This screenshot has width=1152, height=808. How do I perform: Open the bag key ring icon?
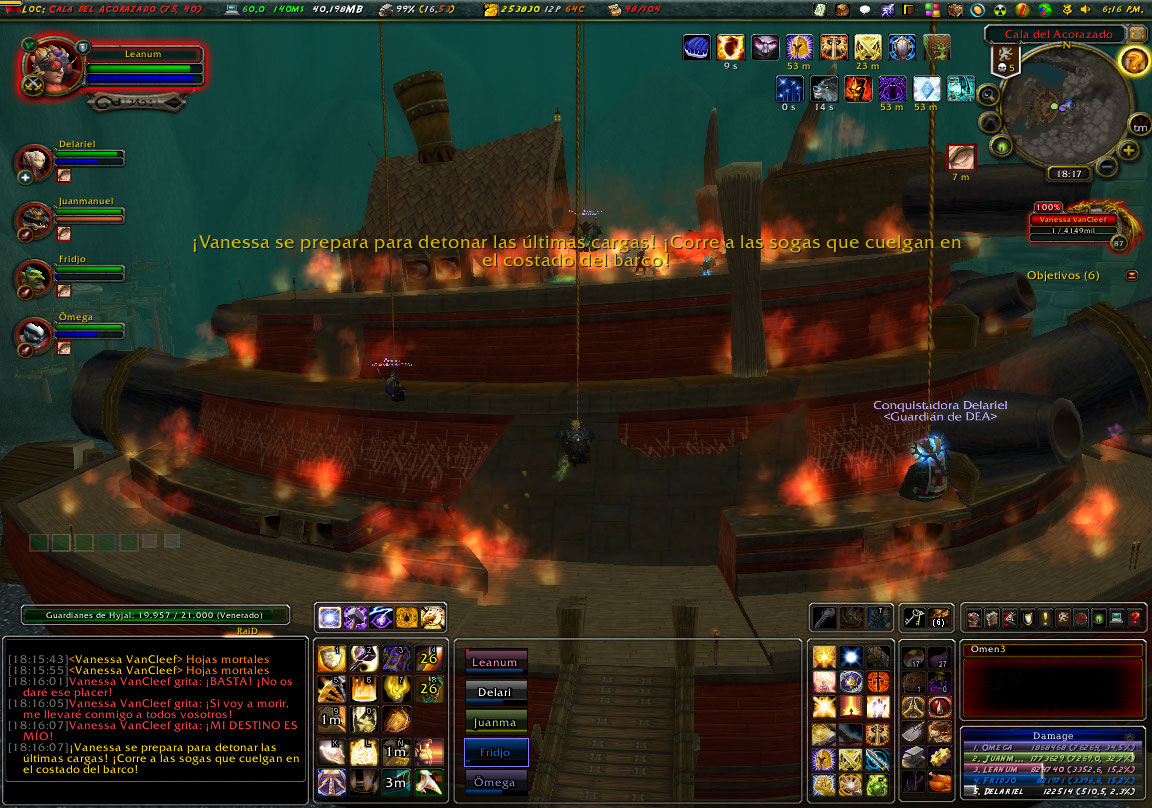(915, 617)
